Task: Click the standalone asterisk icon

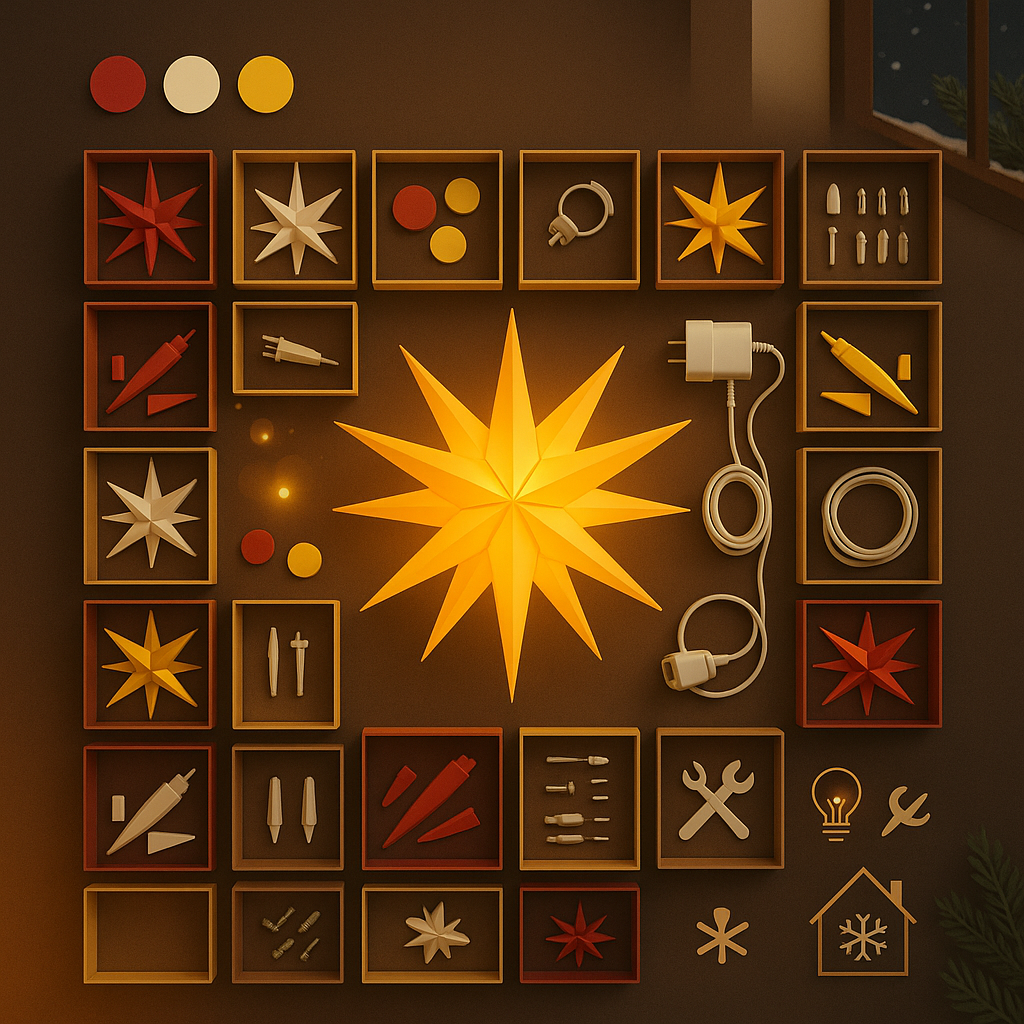Action: click(x=721, y=940)
